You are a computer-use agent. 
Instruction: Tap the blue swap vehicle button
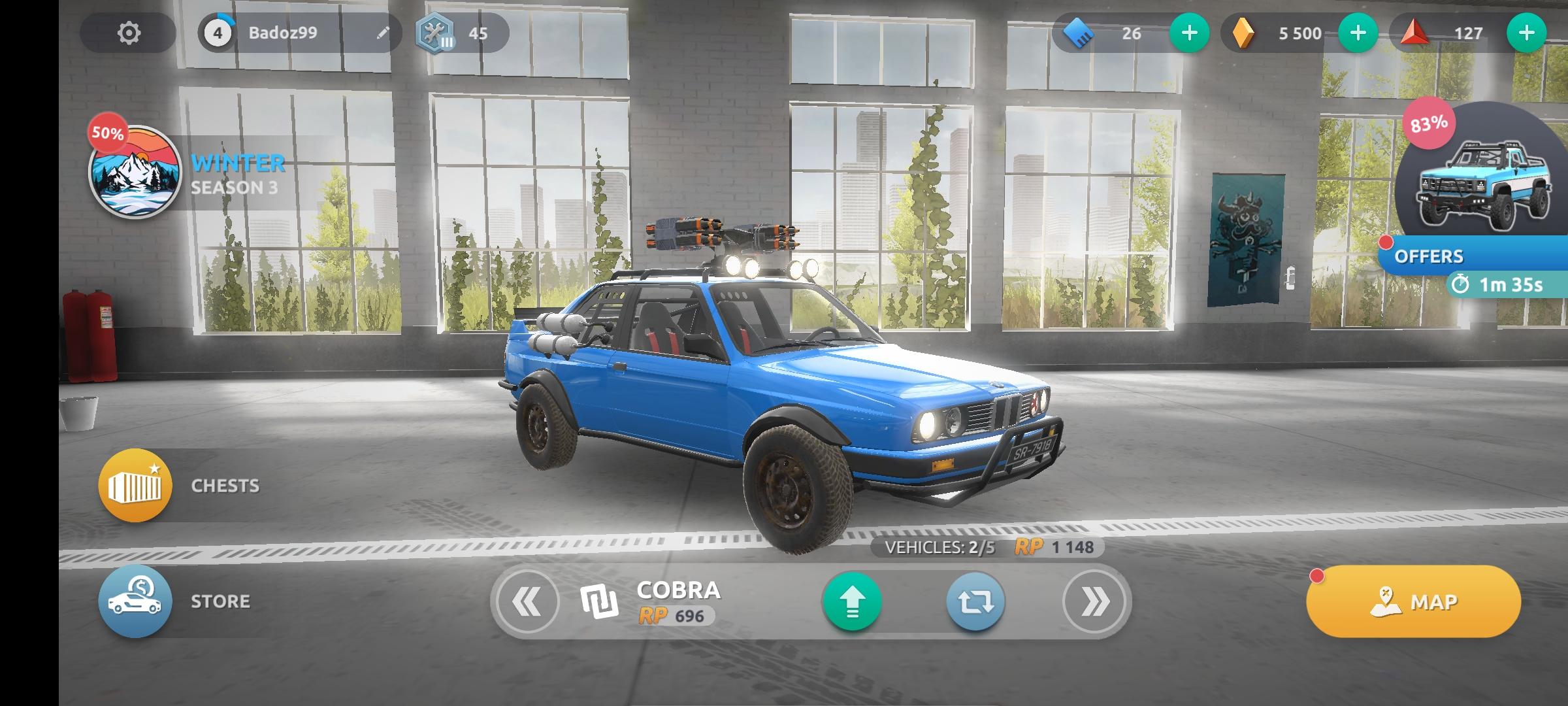pos(975,601)
